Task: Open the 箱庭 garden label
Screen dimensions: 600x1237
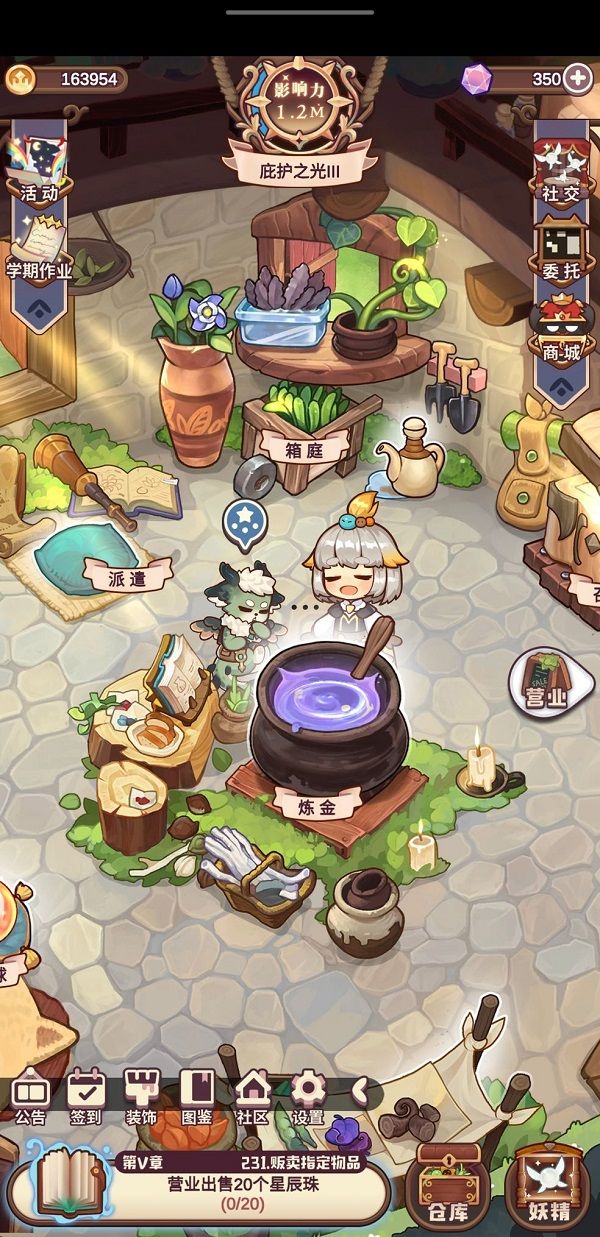Action: coord(302,449)
